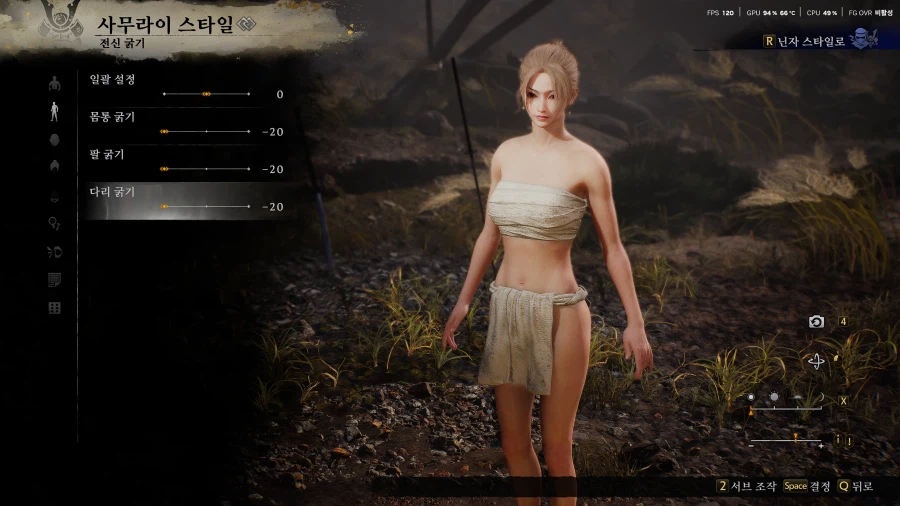This screenshot has height=506, width=900.
Task: Adjust the 일괄 설정 slider
Action: (x=206, y=94)
